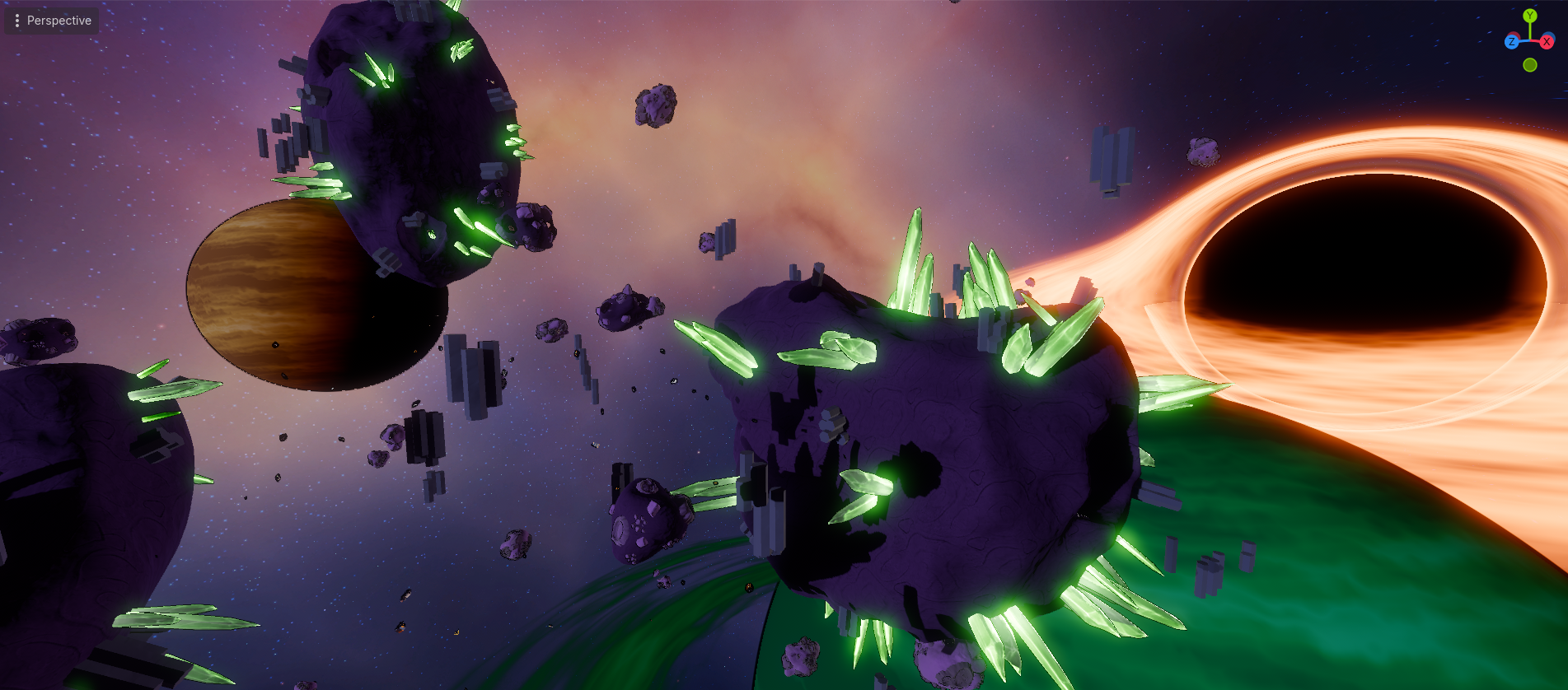The width and height of the screenshot is (1568, 690).
Task: Click the unlabeled green negative-Y gizmo dot
Action: tap(1530, 65)
